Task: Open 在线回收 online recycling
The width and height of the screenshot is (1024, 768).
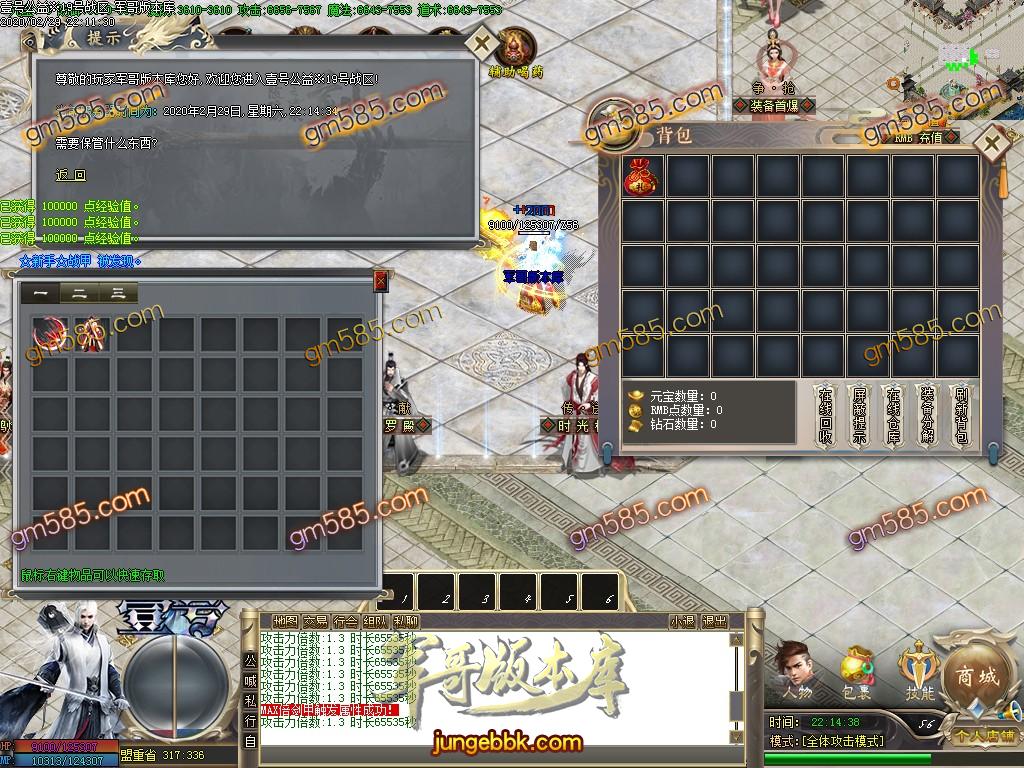Action: coord(825,415)
